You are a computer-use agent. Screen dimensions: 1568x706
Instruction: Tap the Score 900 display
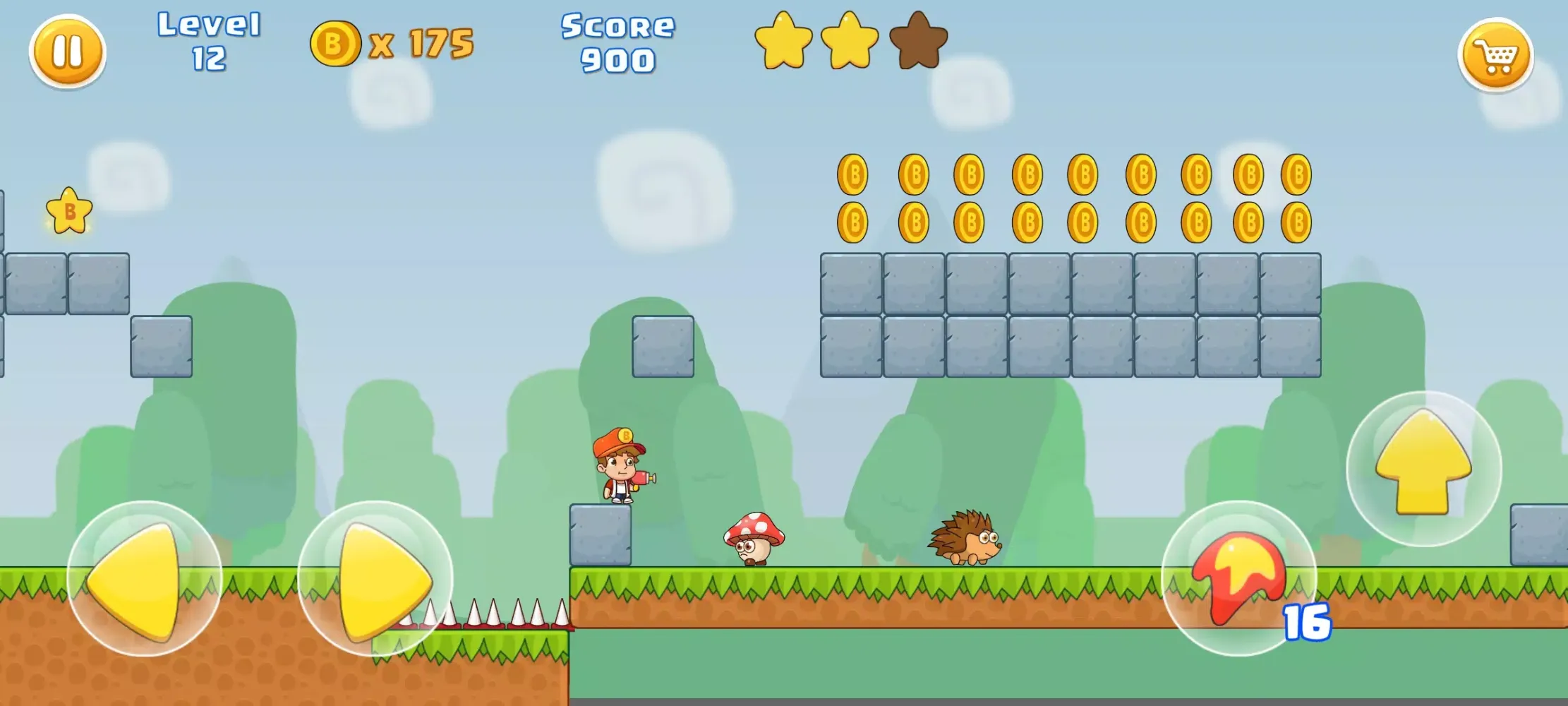(x=617, y=44)
